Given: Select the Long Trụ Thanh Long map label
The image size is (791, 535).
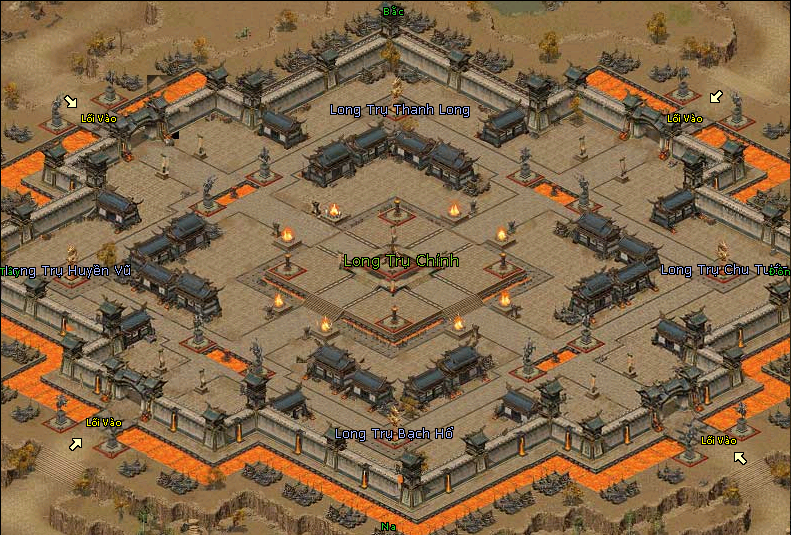Looking at the screenshot, I should pos(399,110).
